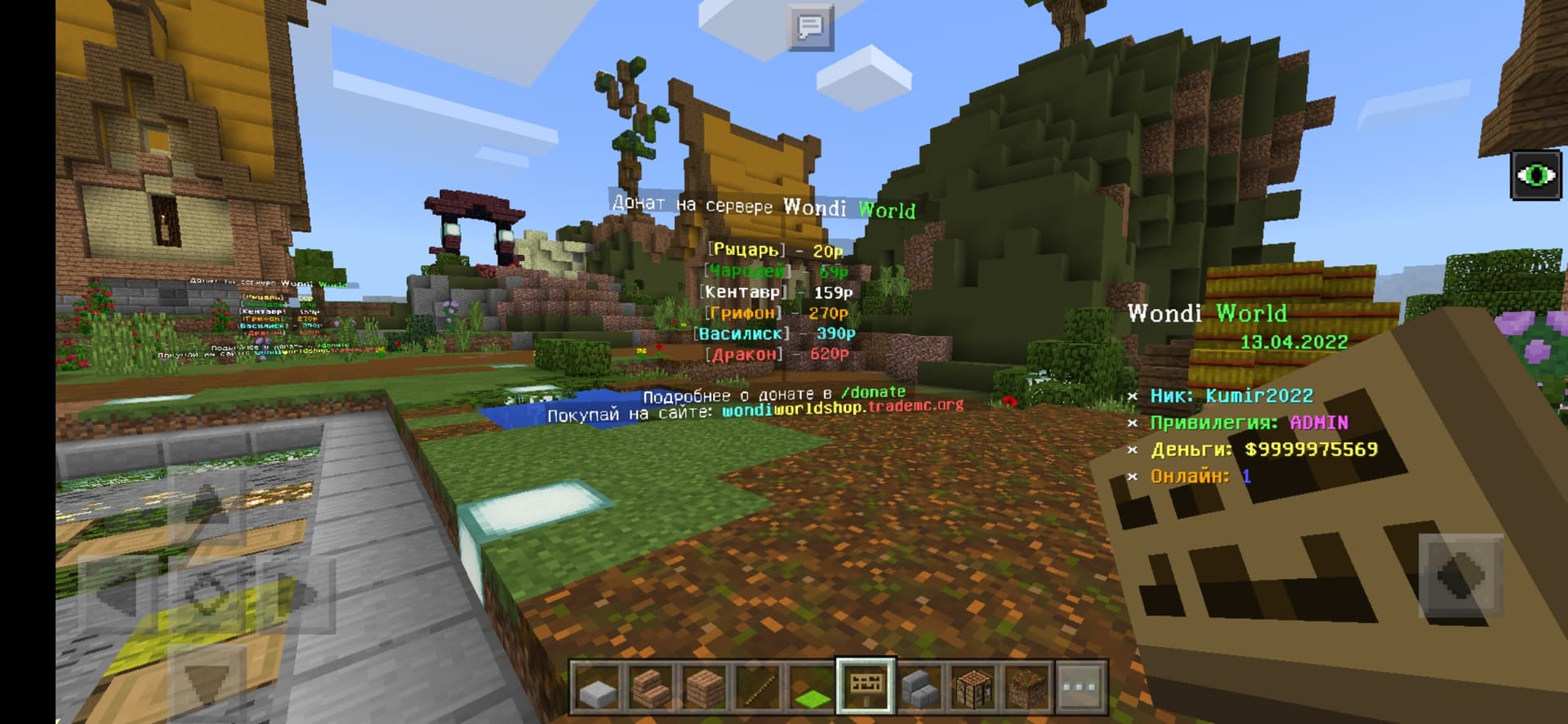Tap the green eye overlay icon
Viewport: 1568px width, 724px height.
coord(1536,175)
